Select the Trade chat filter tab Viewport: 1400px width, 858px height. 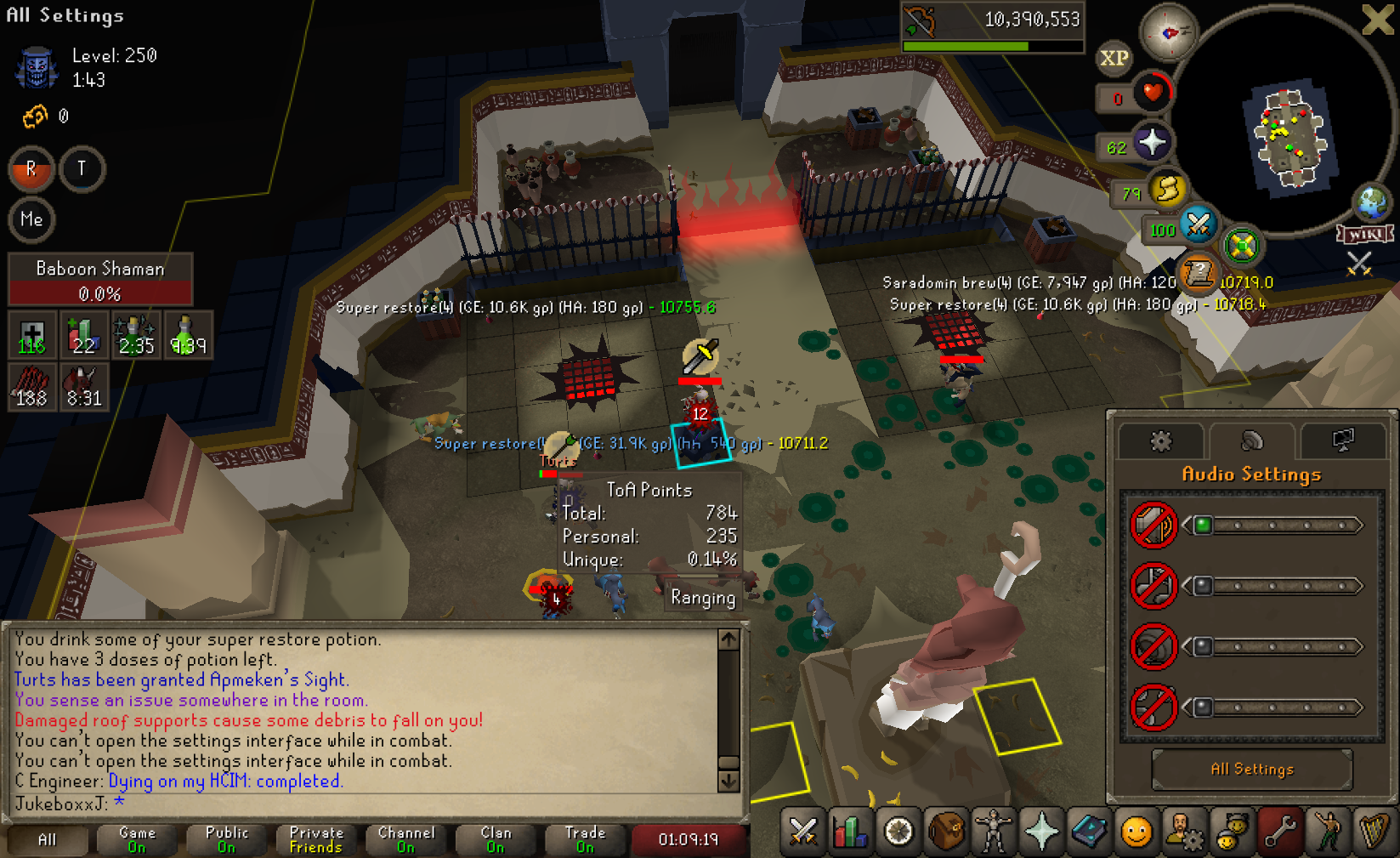585,839
